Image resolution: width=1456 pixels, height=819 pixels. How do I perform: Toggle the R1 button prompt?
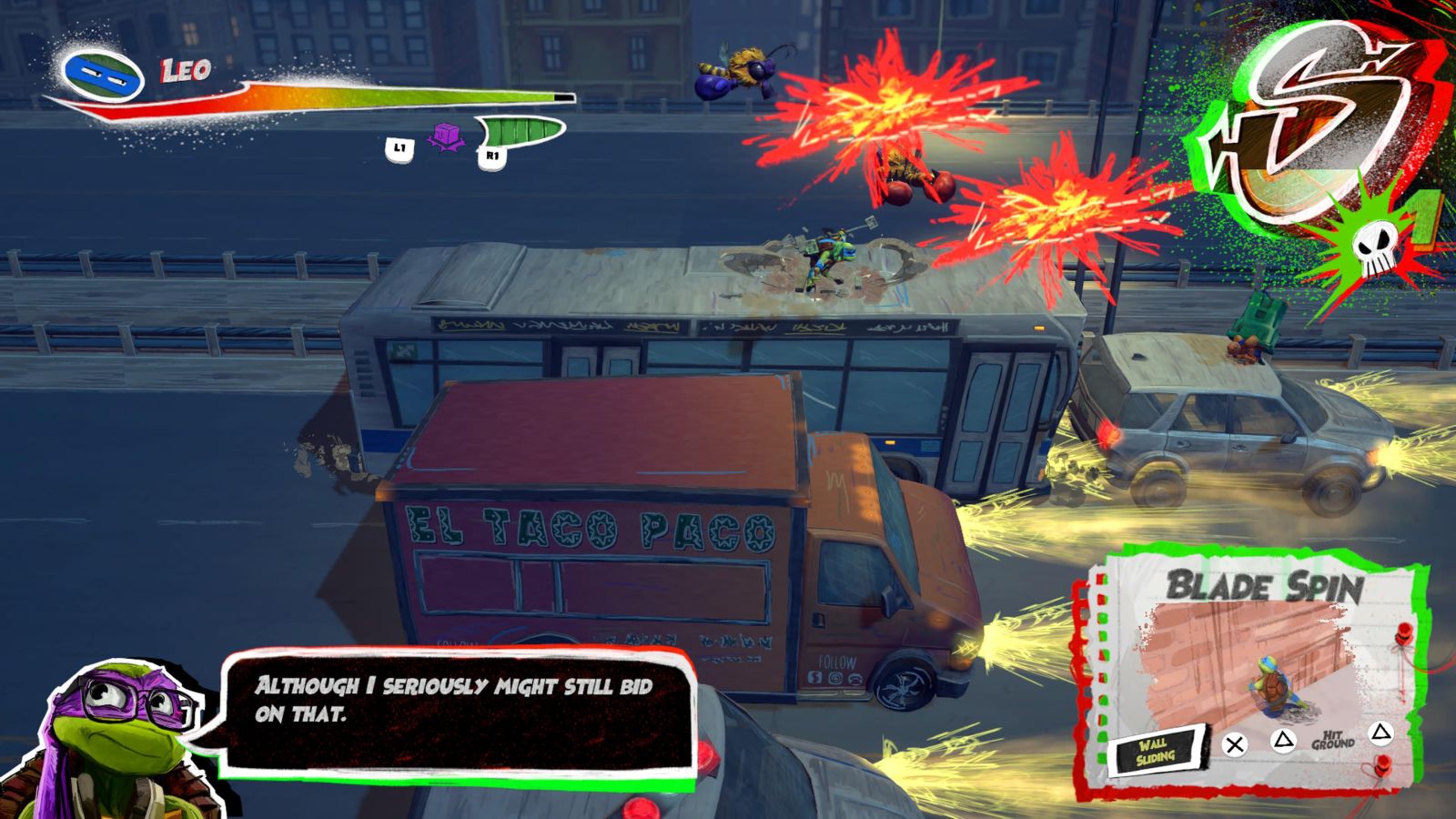492,155
